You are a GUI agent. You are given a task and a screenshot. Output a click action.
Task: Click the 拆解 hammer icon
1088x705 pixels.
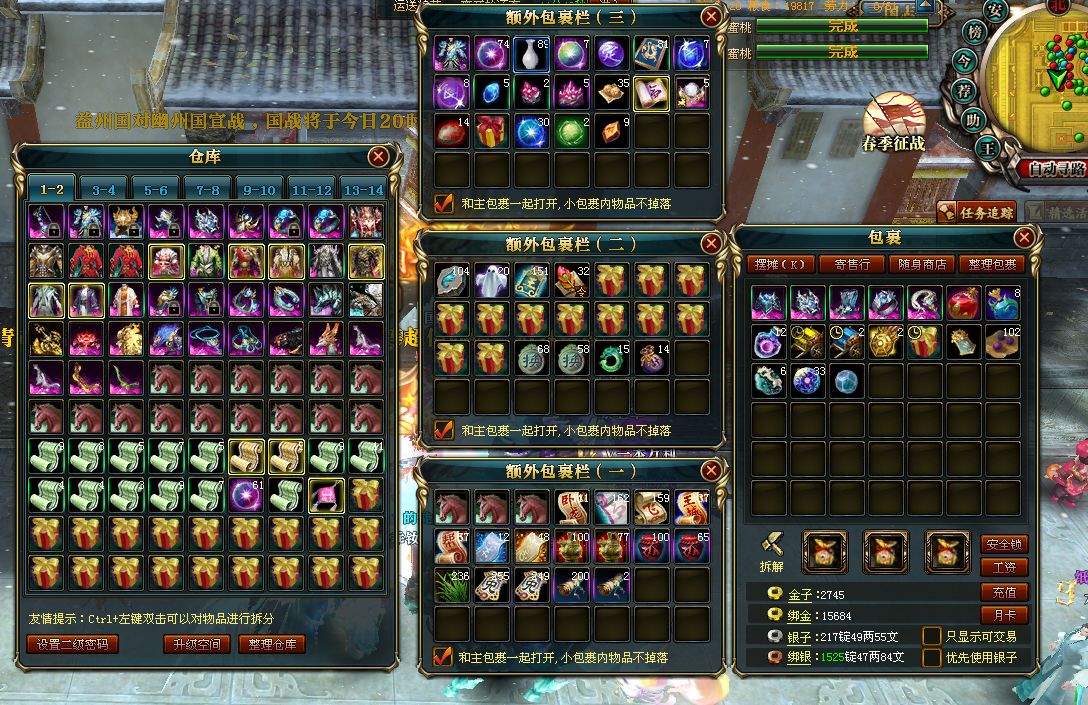click(x=770, y=548)
